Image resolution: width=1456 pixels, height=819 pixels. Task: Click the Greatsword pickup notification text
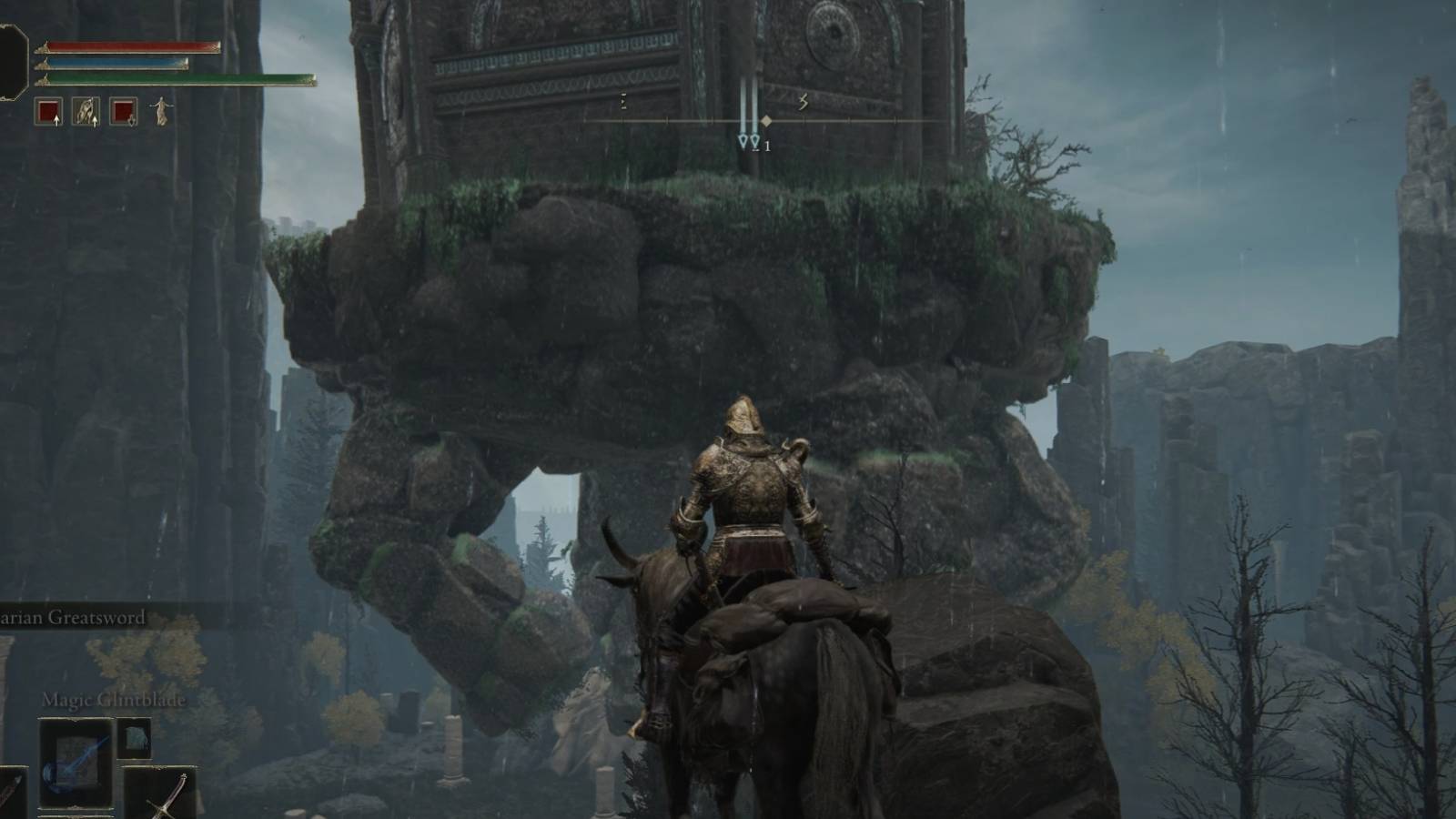(x=73, y=616)
